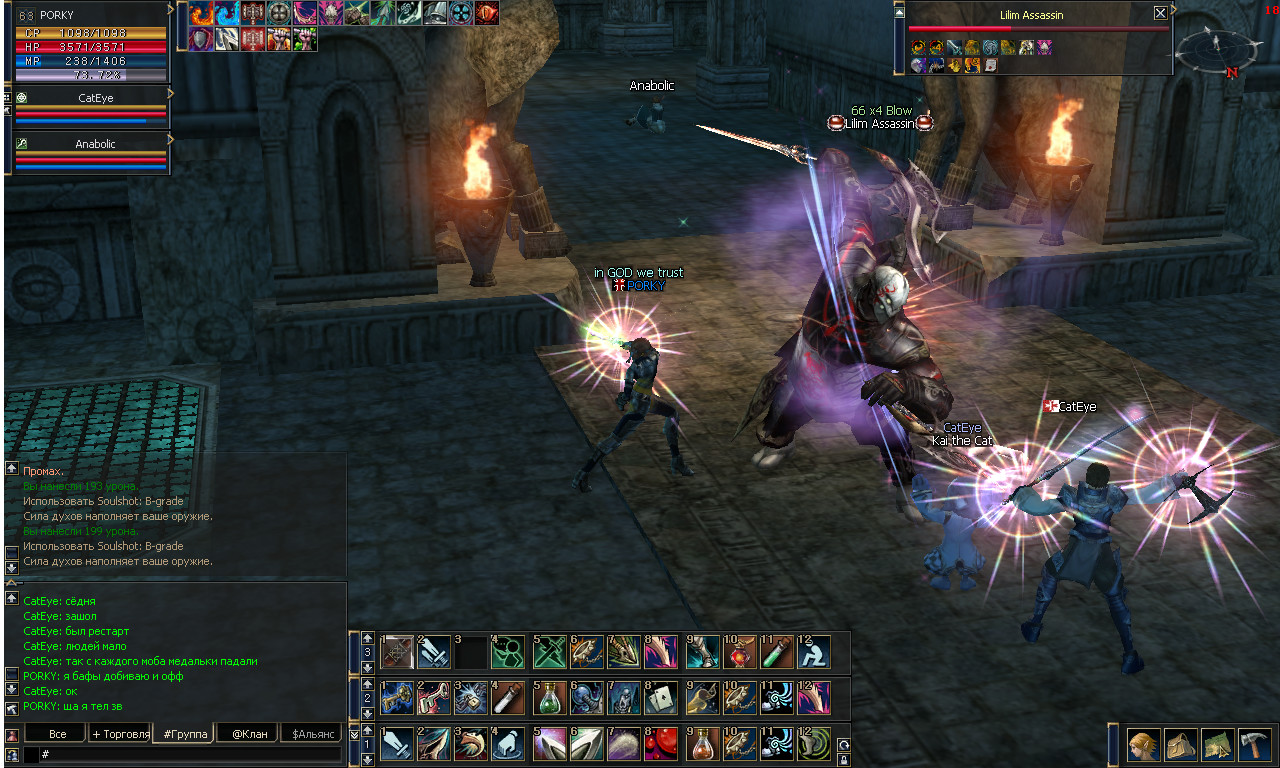Image resolution: width=1280 pixels, height=768 pixels.
Task: Activate the red orbs skill slot
Action: [661, 744]
